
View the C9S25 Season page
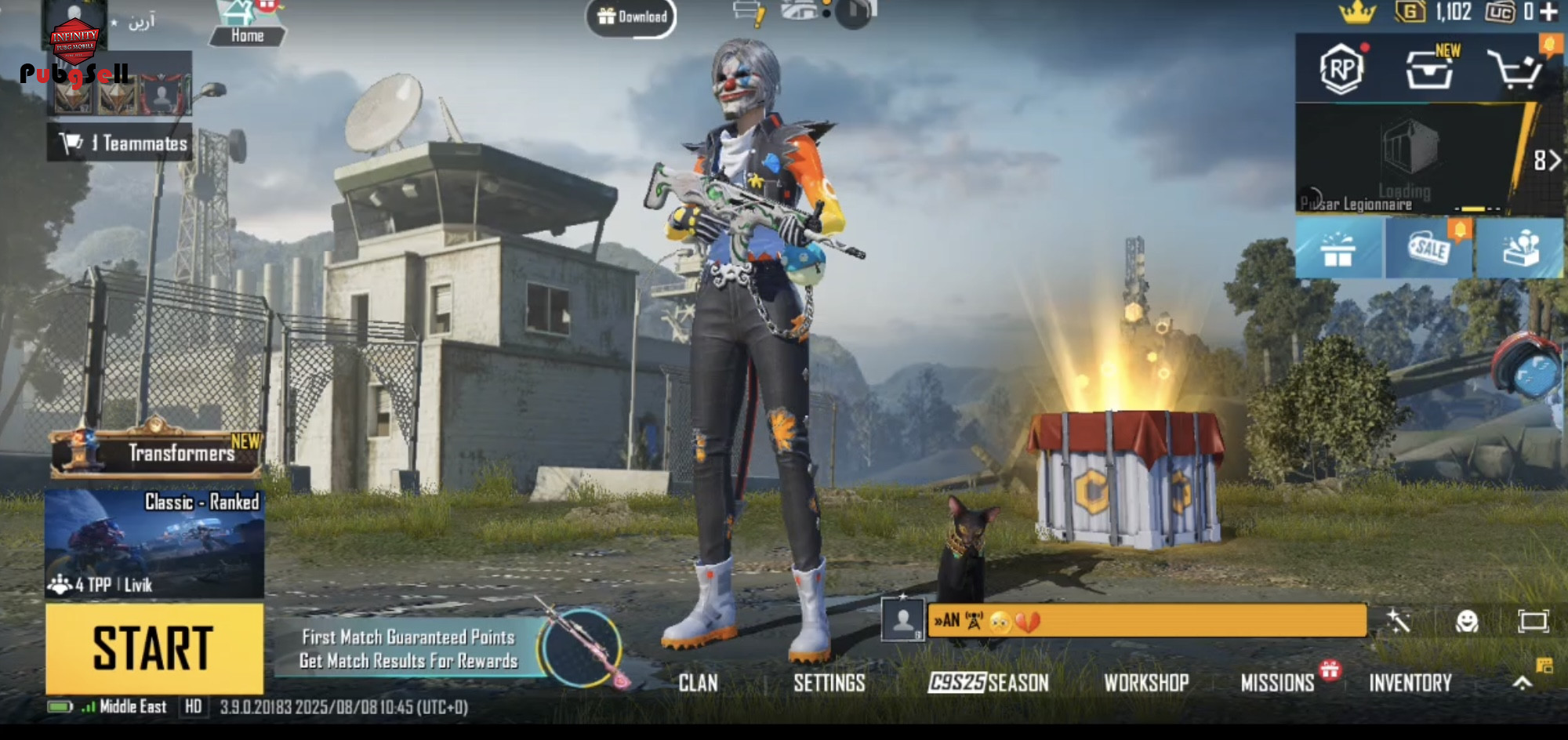(988, 684)
